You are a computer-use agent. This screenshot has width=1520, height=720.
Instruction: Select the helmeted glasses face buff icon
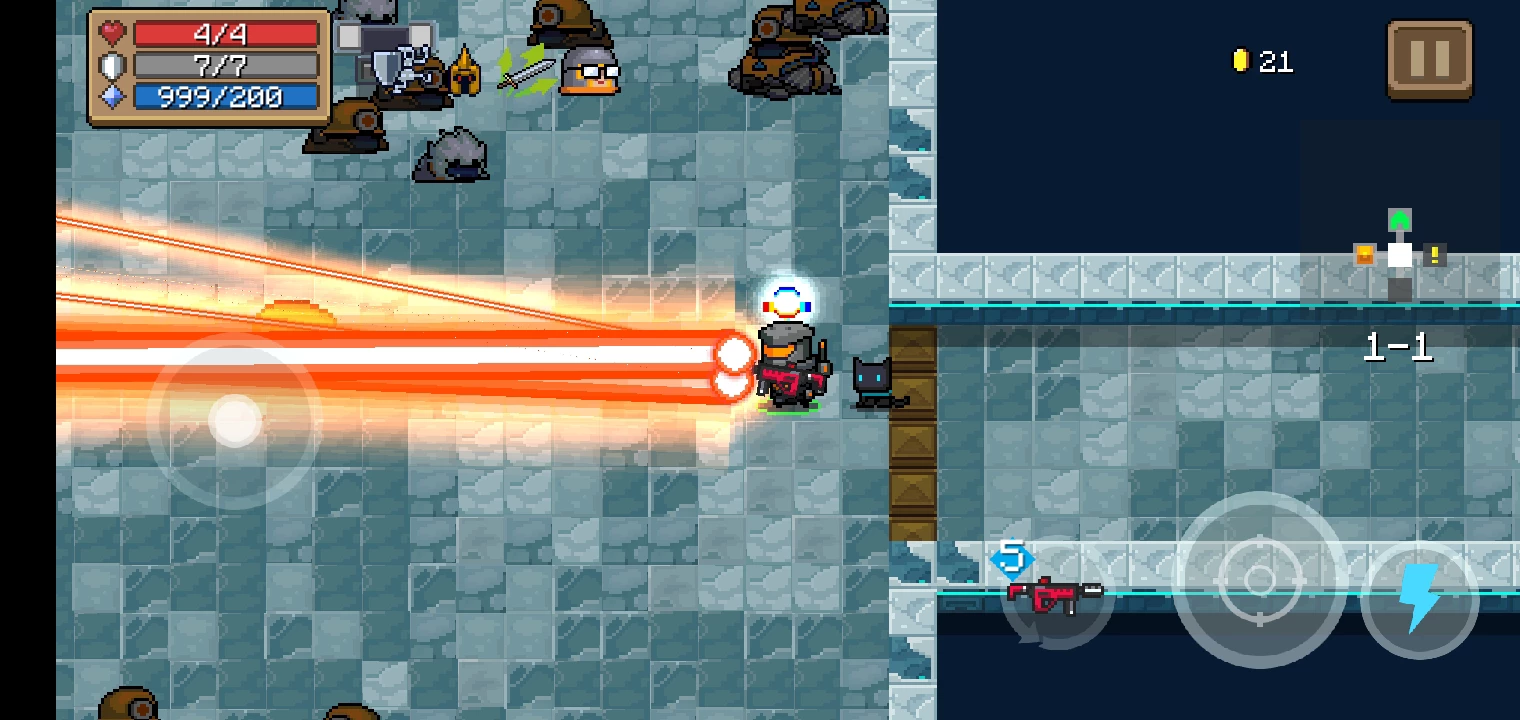click(x=589, y=71)
